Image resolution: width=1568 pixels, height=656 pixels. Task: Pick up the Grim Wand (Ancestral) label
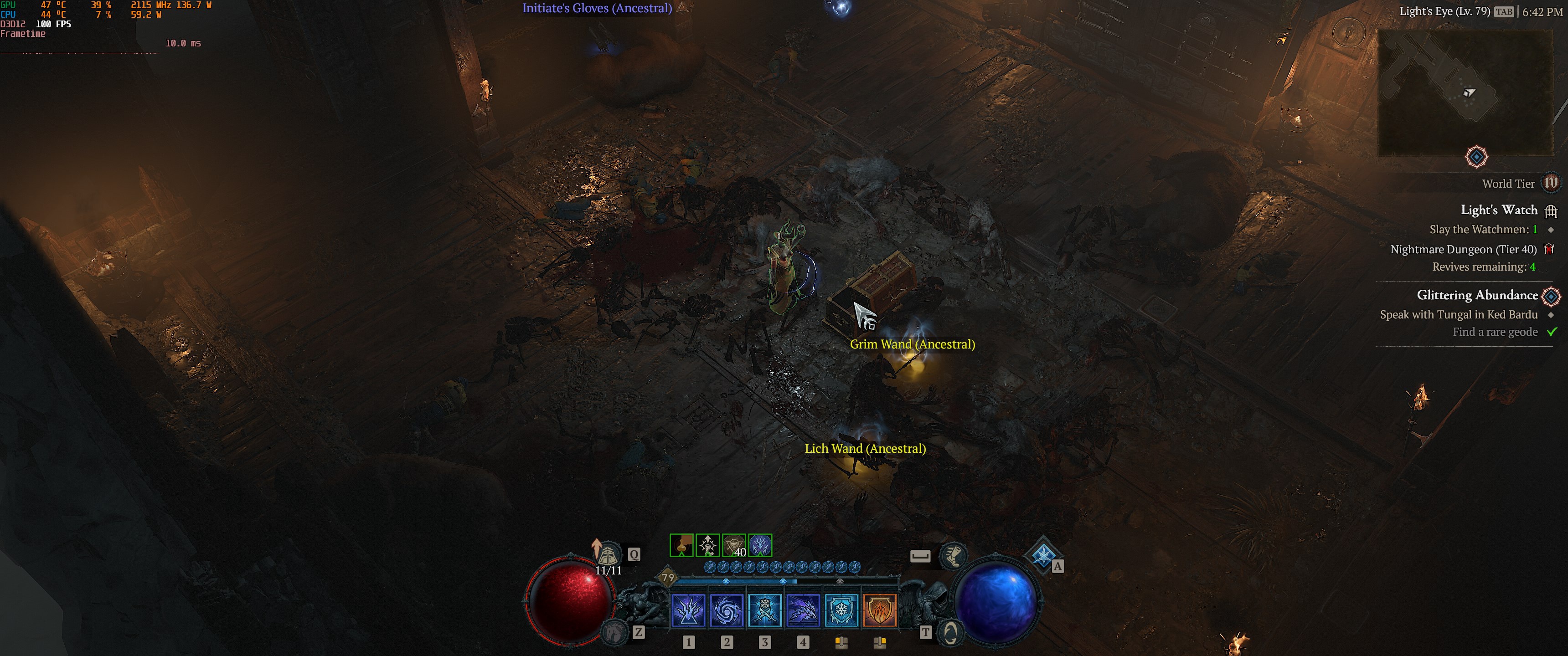point(912,344)
